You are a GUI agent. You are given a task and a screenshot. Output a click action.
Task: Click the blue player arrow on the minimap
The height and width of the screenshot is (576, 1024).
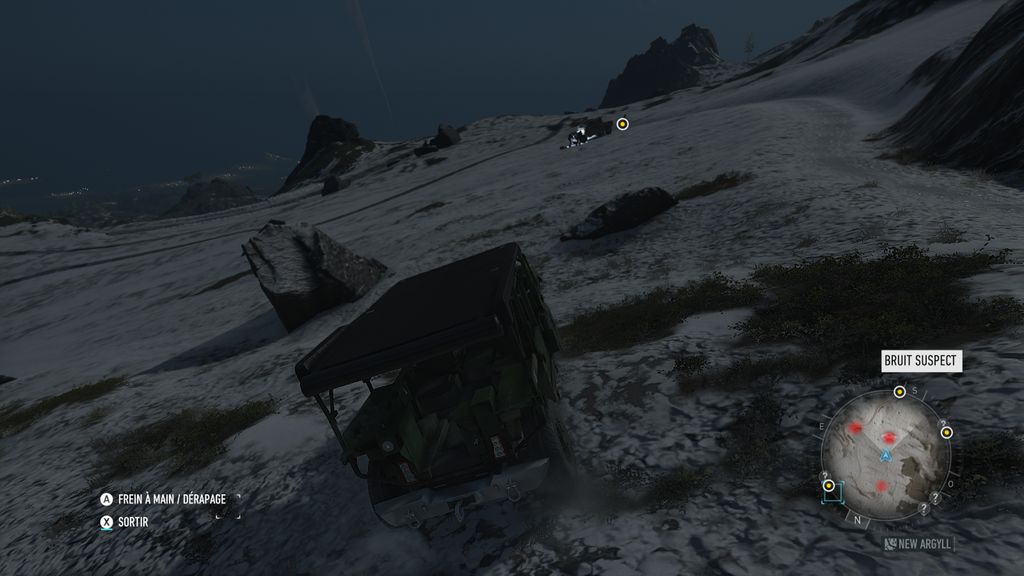tap(886, 455)
